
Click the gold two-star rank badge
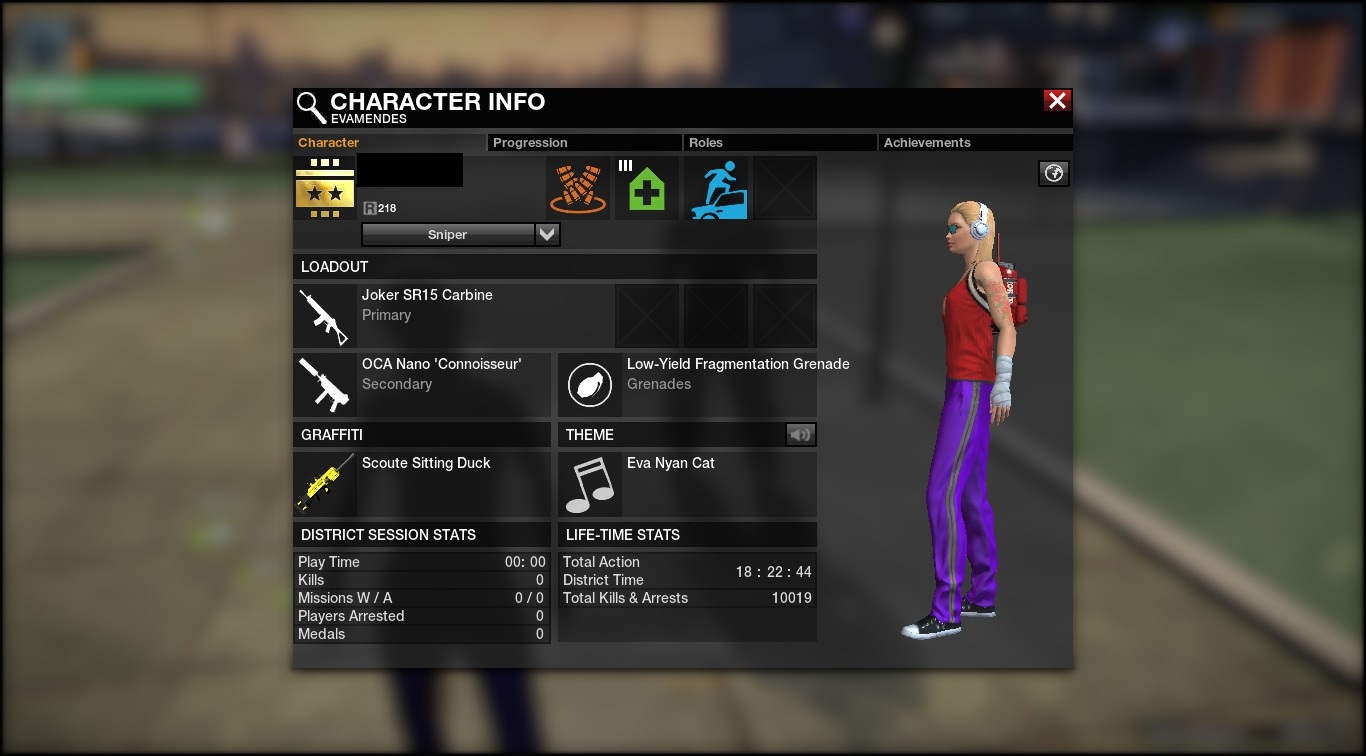(325, 189)
